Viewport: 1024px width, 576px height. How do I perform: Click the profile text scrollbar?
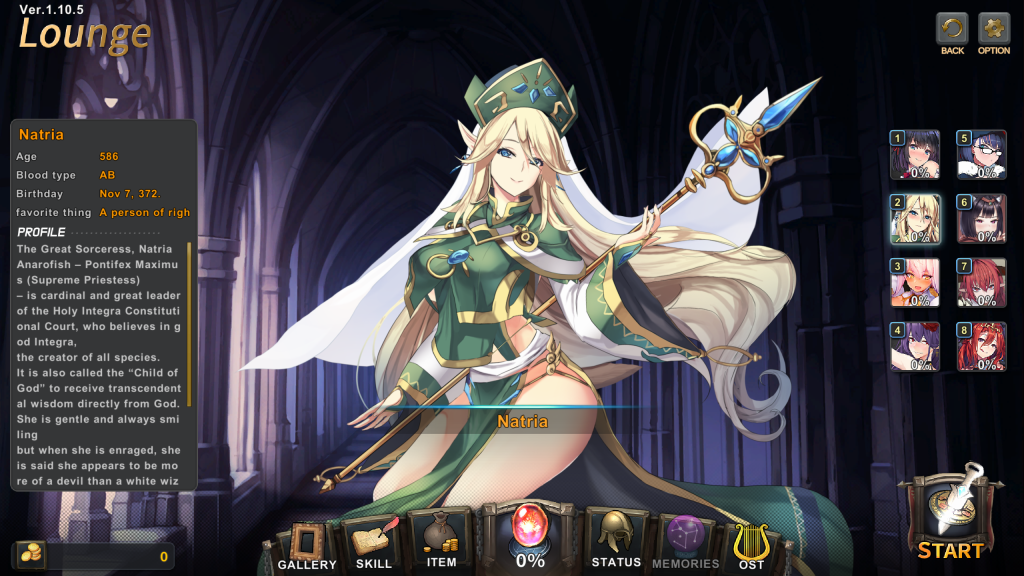pyautogui.click(x=189, y=360)
